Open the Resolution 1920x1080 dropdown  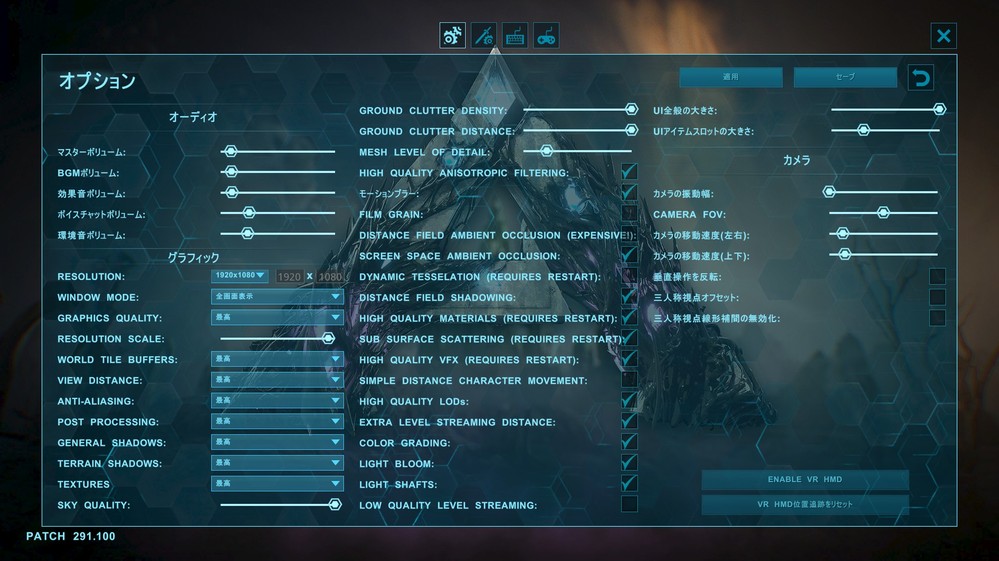coord(240,276)
